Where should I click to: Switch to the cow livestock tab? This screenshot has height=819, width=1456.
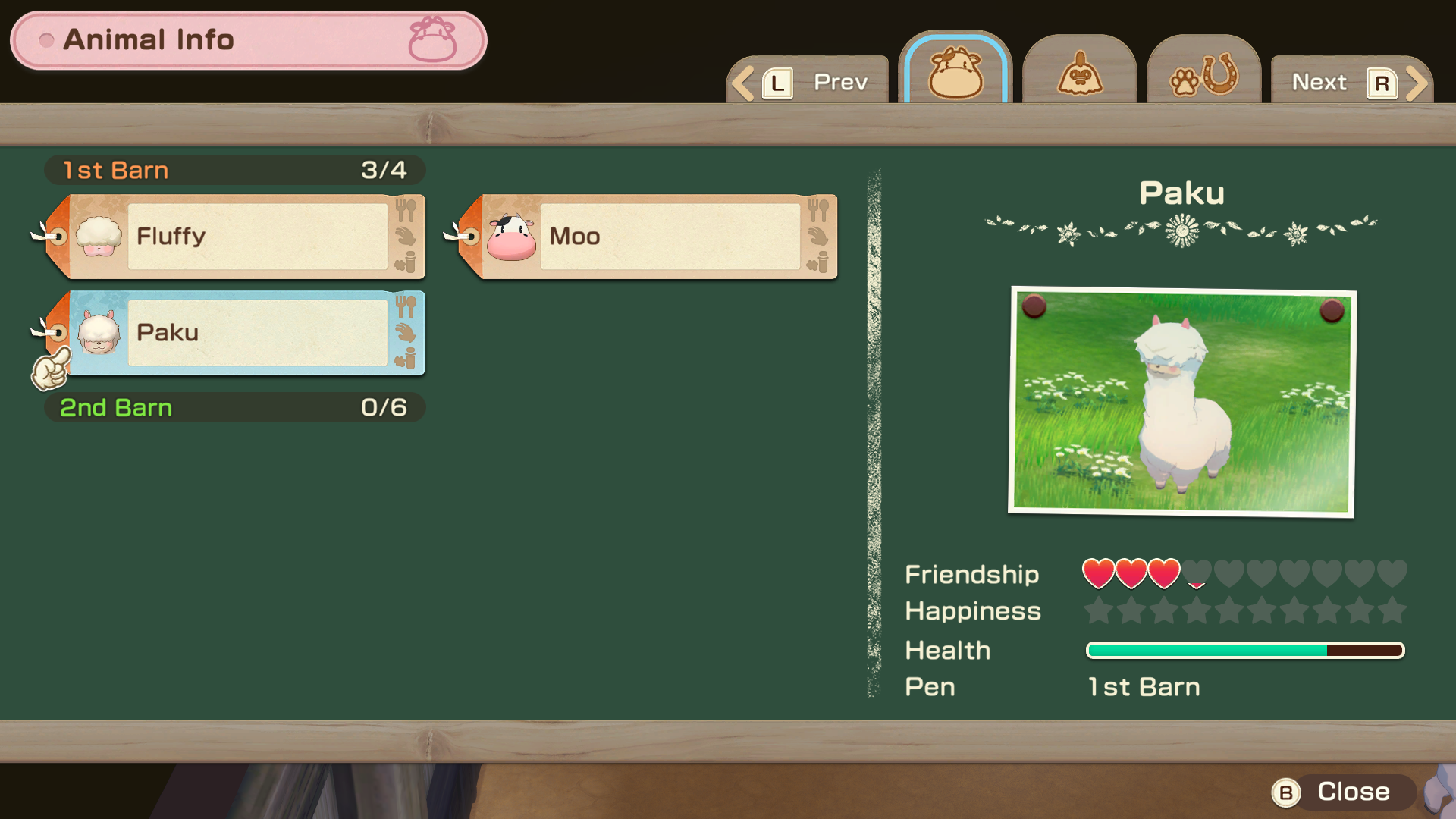click(x=955, y=74)
